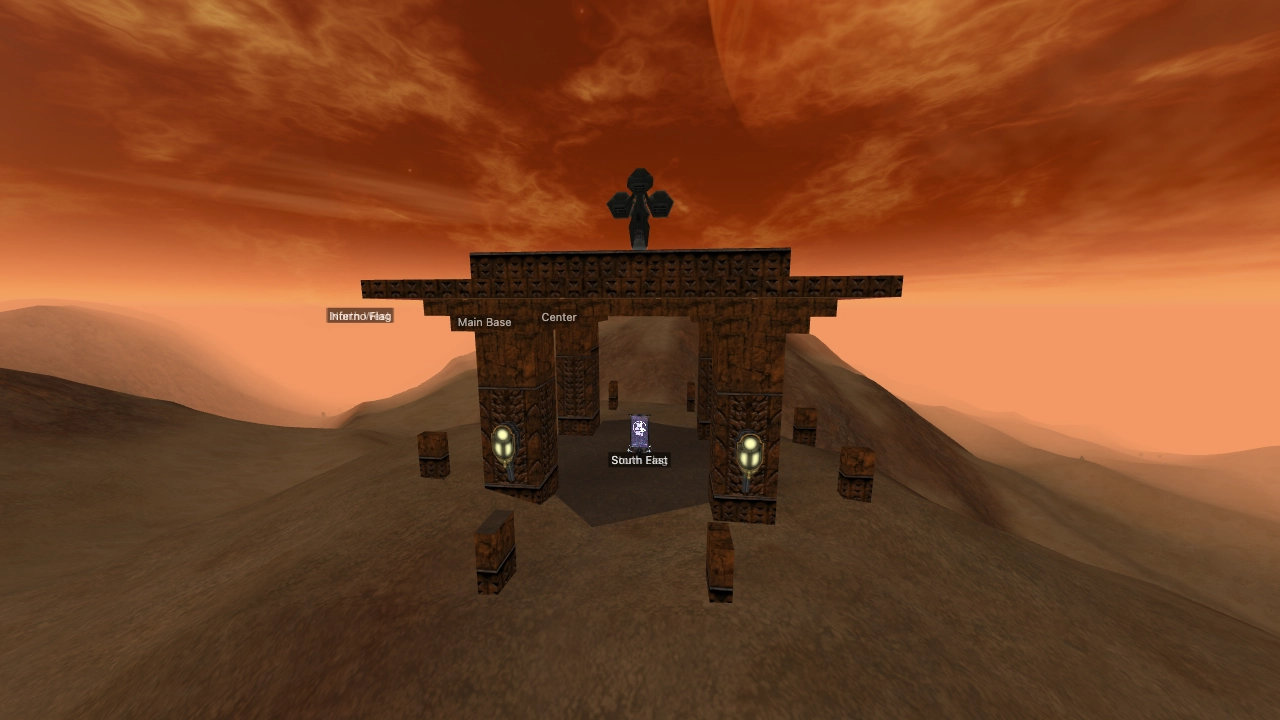Viewport: 1280px width, 720px height.
Task: Click the glowing lantern on the right pillar
Action: click(x=748, y=453)
